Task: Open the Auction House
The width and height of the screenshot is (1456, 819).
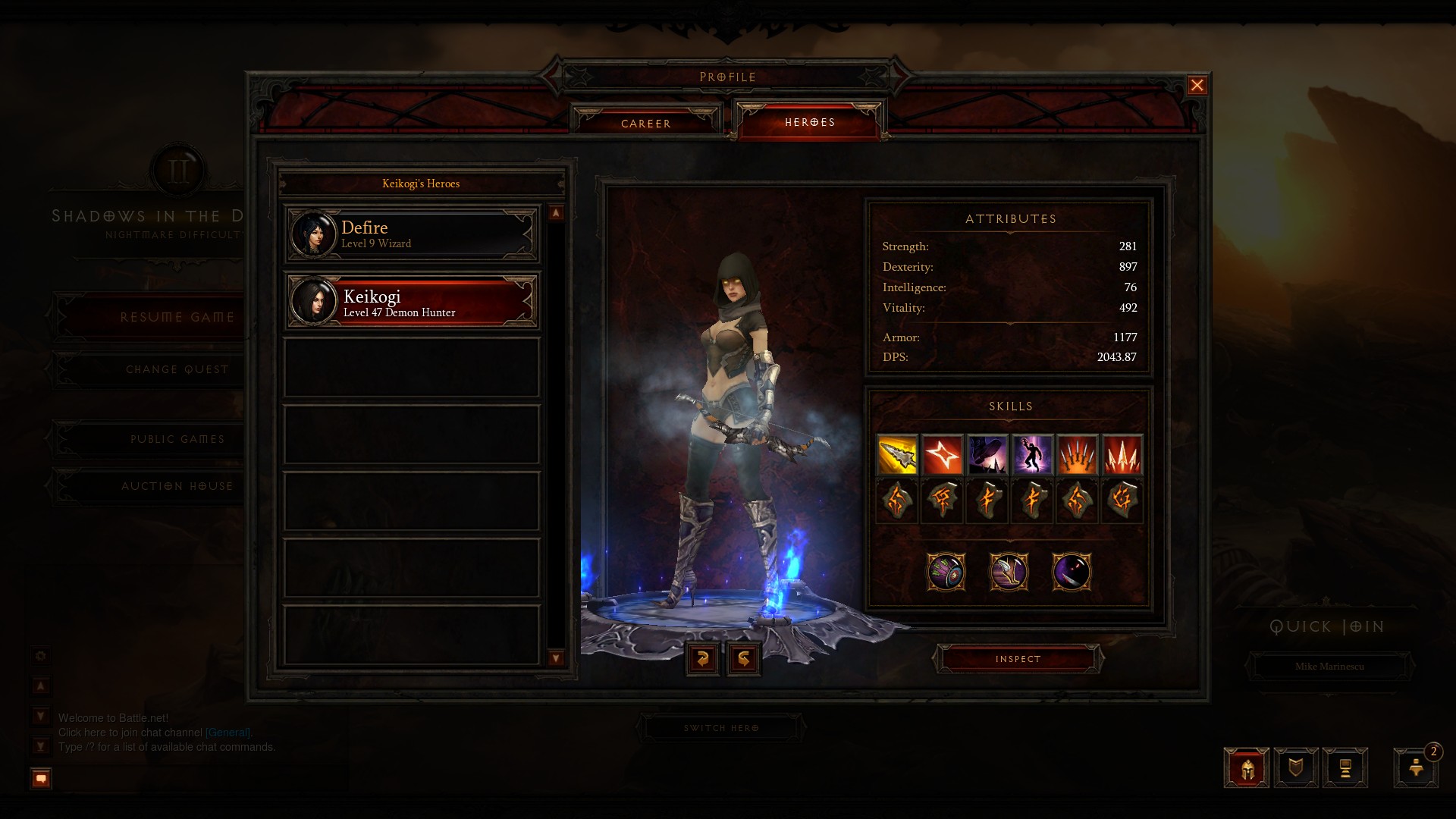Action: [177, 486]
